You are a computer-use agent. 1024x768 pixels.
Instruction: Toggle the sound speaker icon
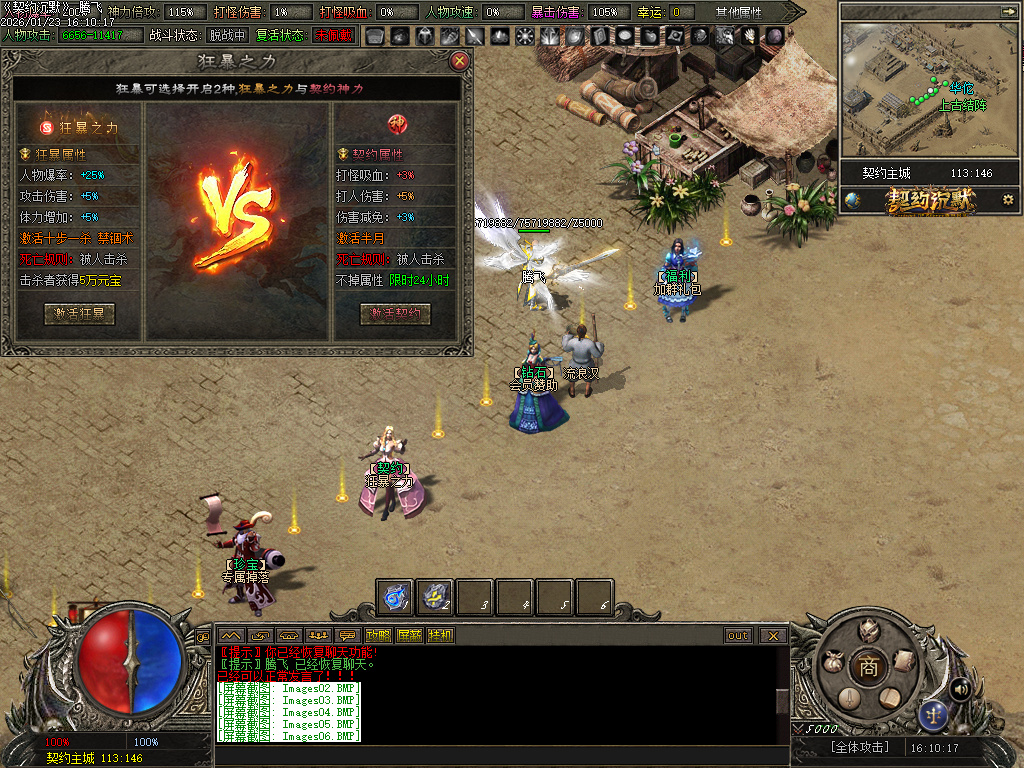[x=961, y=688]
